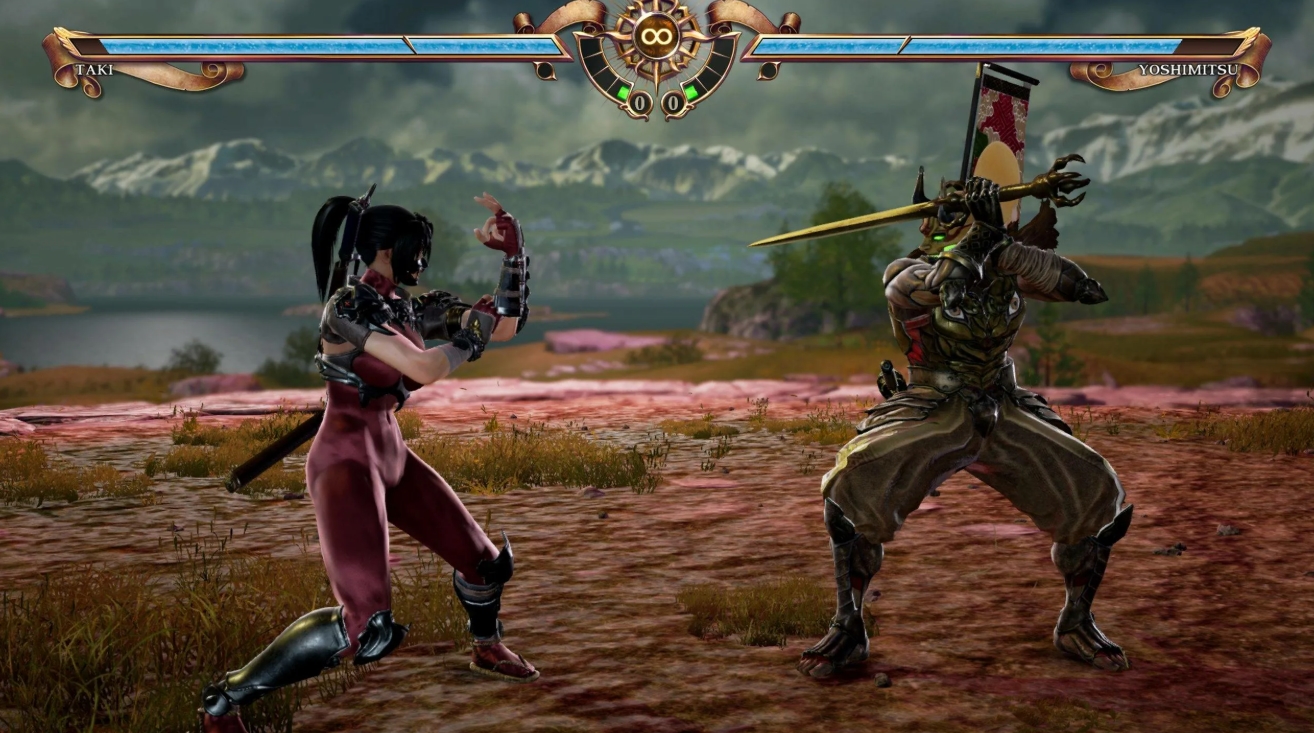Click Yoshimitsu's round counter showing 0

coord(673,101)
